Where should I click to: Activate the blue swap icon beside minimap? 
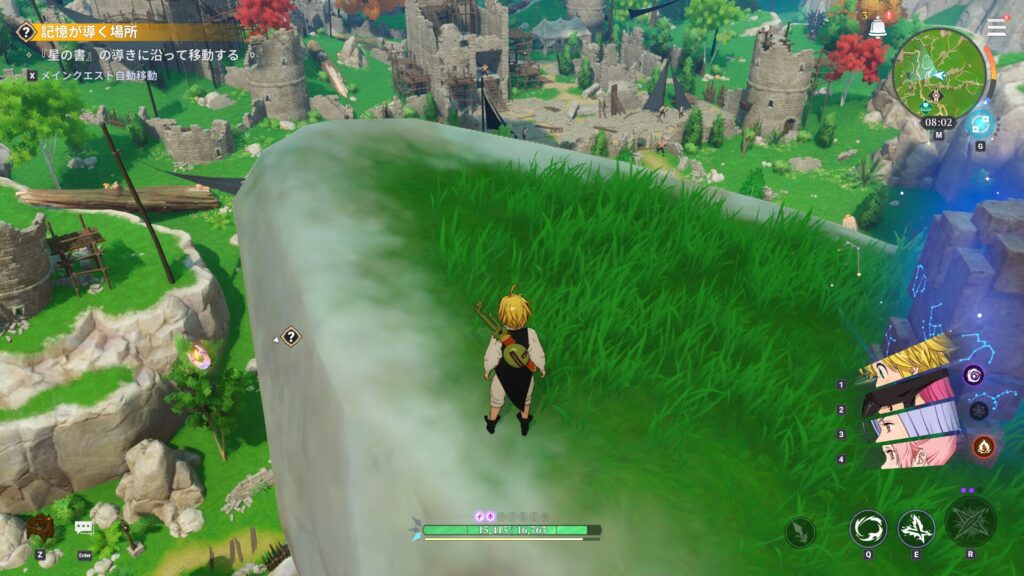click(x=979, y=125)
